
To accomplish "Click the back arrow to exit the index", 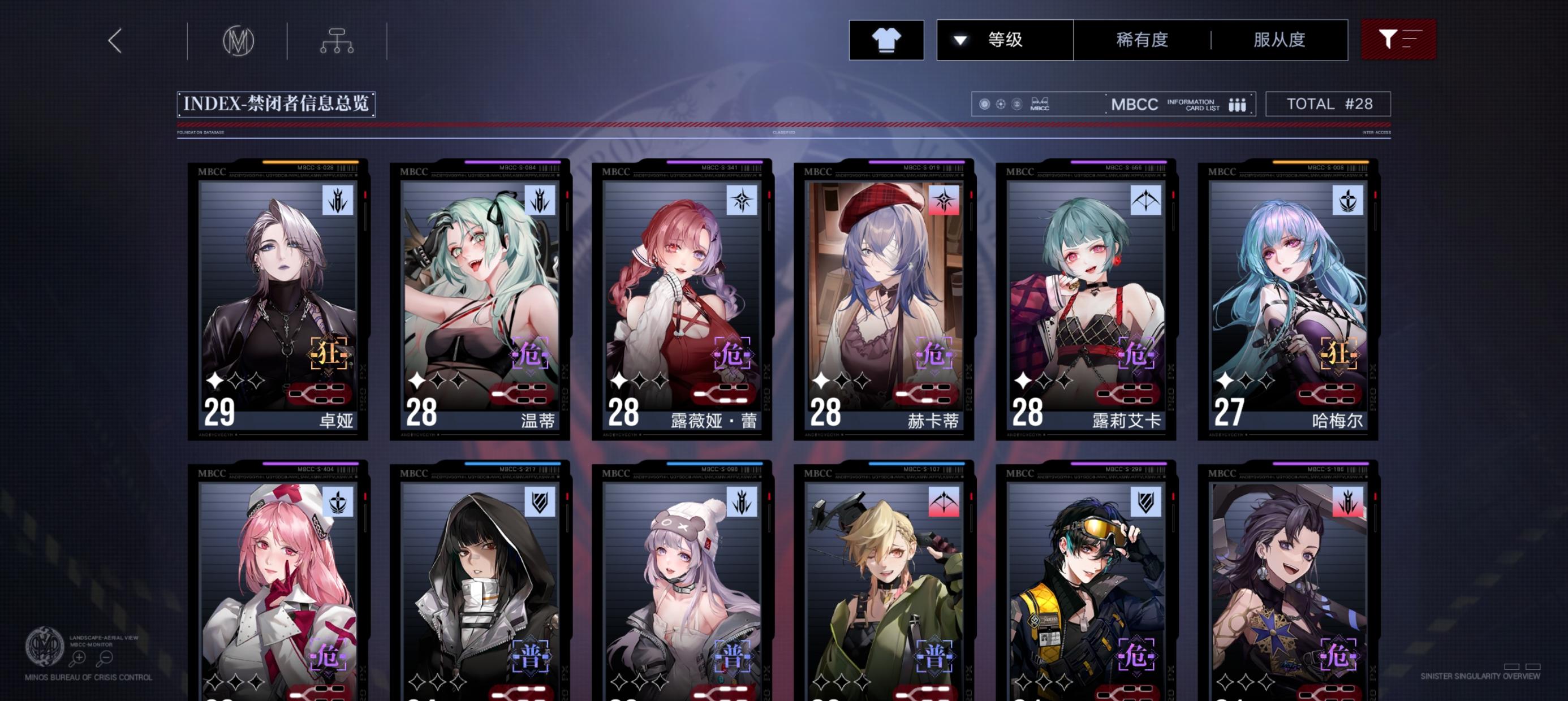I will 114,41.
